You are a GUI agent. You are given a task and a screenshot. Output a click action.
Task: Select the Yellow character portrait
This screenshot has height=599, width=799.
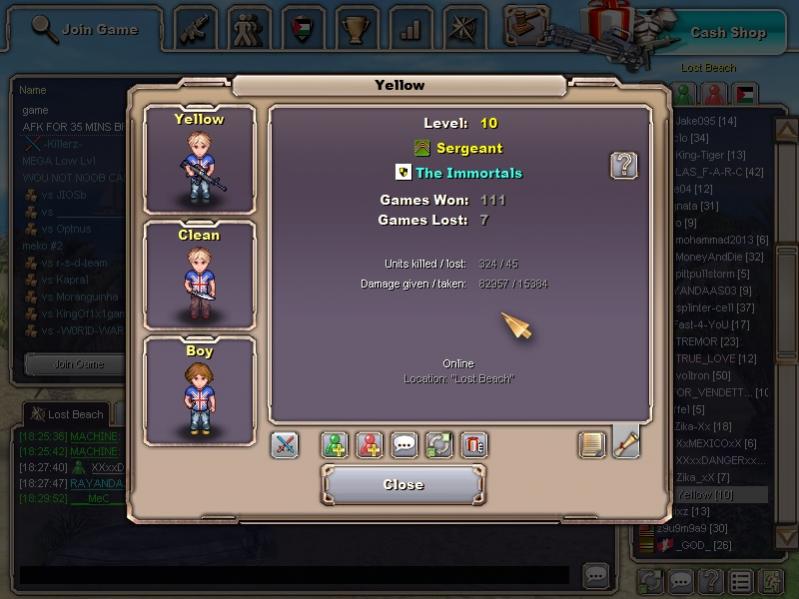pos(200,160)
